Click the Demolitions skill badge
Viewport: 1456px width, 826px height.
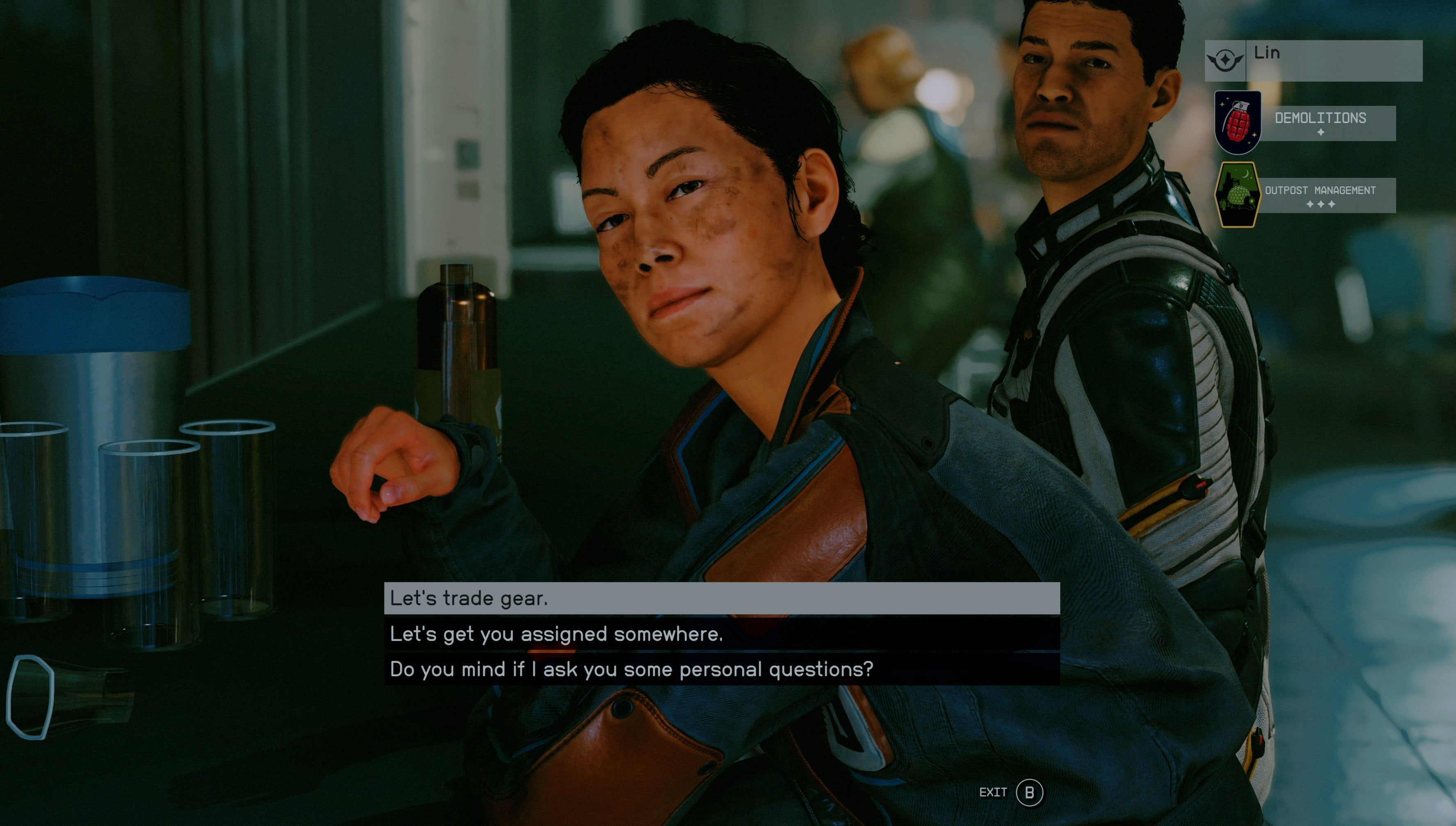click(1237, 122)
